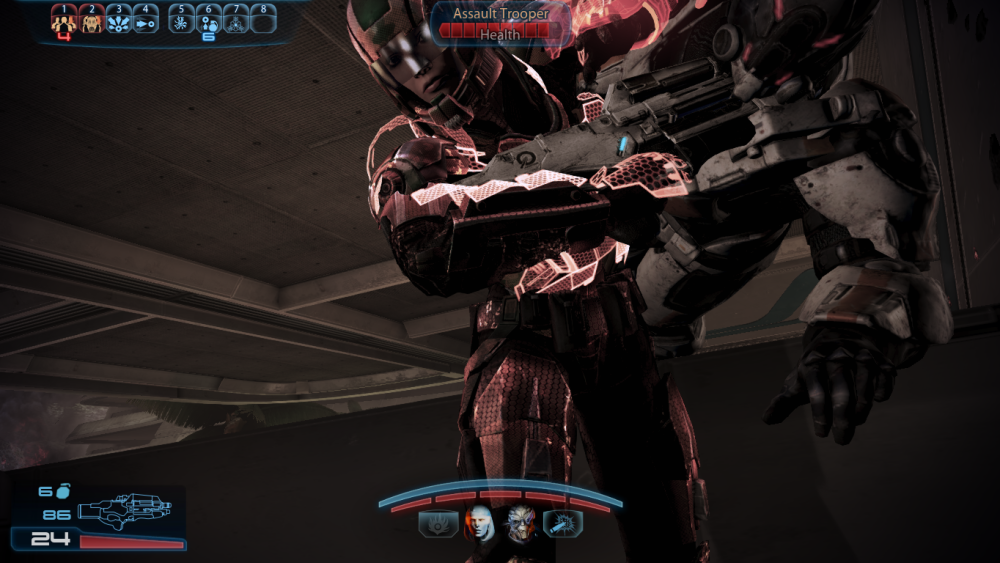The image size is (1000, 563).
Task: Fire the arrow-and-ring power in slot 4
Action: 146,20
